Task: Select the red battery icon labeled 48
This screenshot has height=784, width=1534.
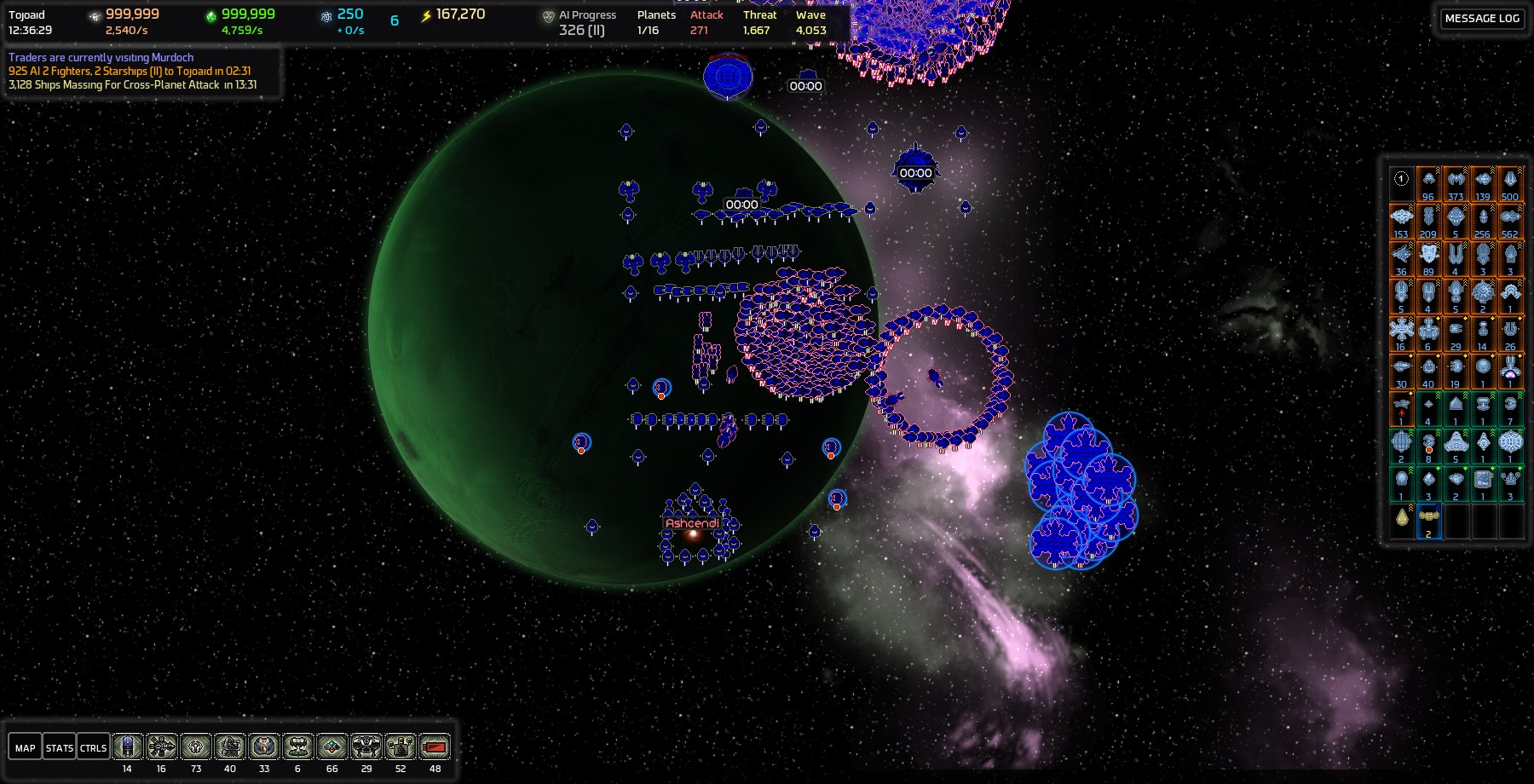Action: 435,747
